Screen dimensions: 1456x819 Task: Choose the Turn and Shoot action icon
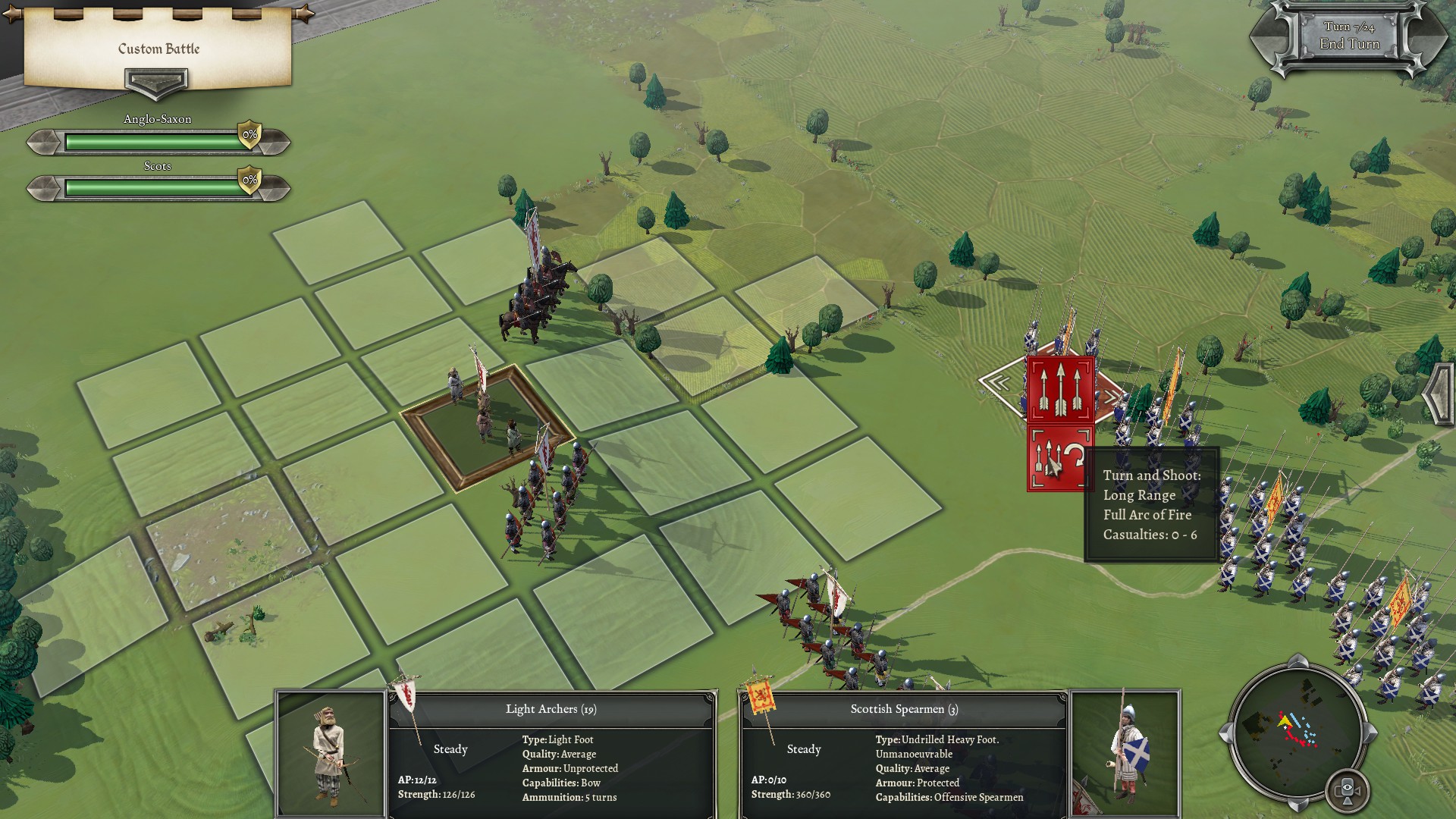pyautogui.click(x=1059, y=460)
